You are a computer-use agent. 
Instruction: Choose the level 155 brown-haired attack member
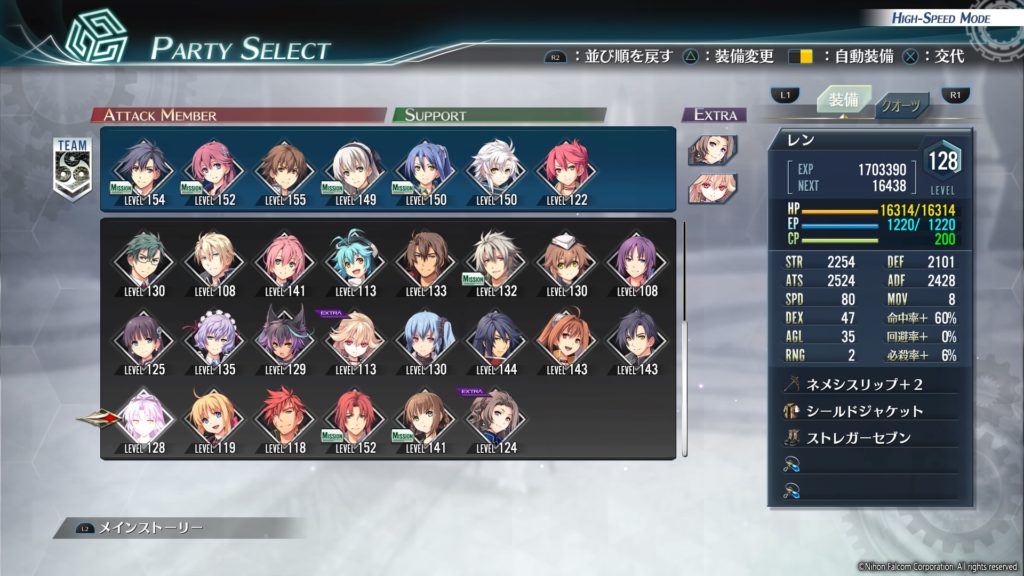point(282,166)
